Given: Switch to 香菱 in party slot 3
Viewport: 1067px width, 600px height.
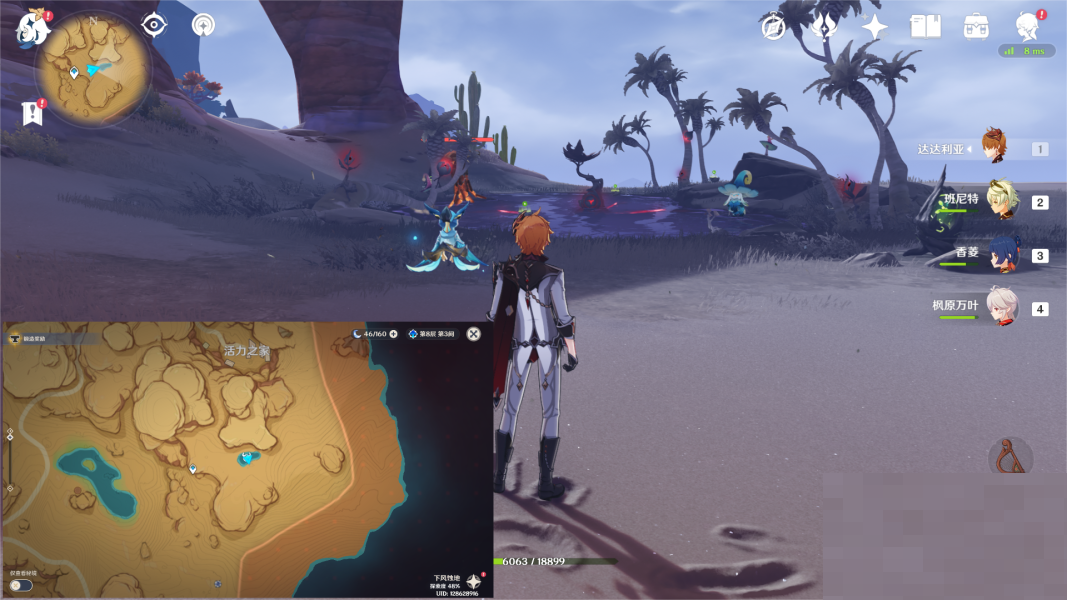Looking at the screenshot, I should pyautogui.click(x=1002, y=255).
